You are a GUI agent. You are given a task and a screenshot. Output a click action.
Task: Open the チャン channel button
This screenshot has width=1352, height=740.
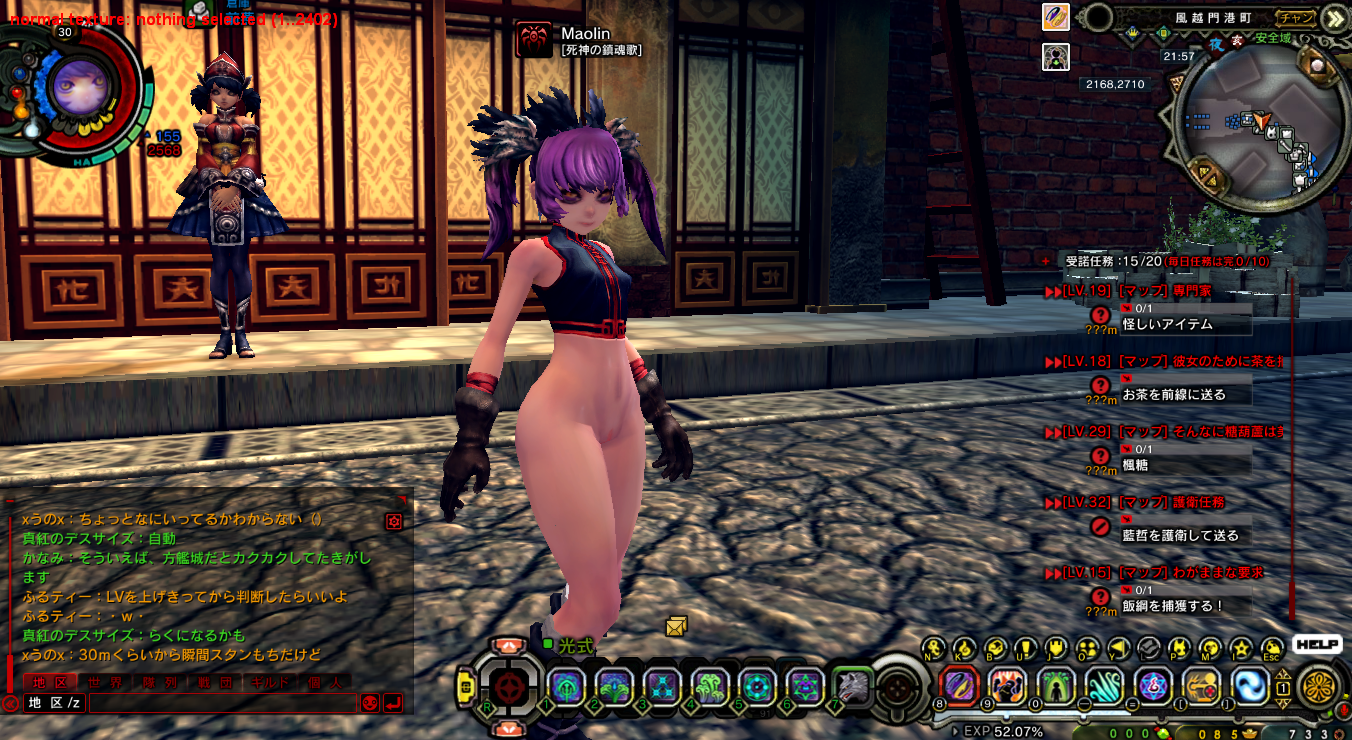1296,17
